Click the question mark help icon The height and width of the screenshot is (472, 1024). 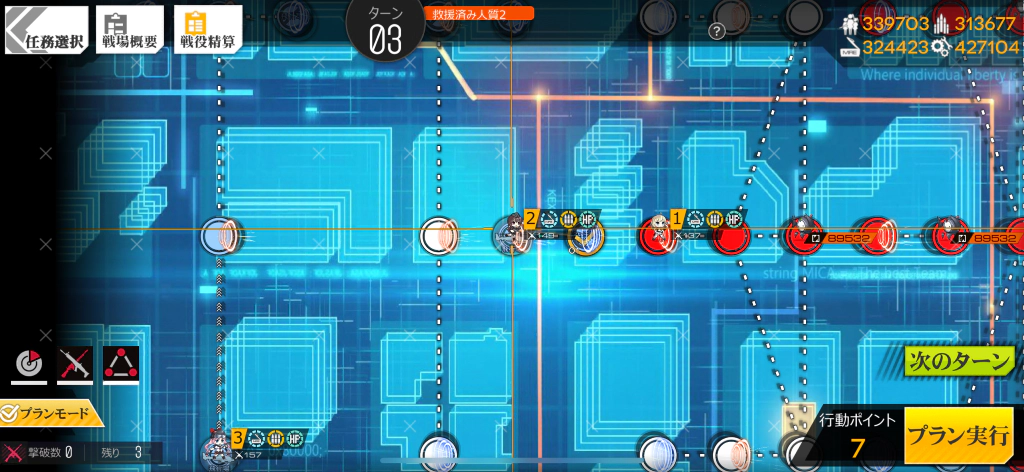716,31
